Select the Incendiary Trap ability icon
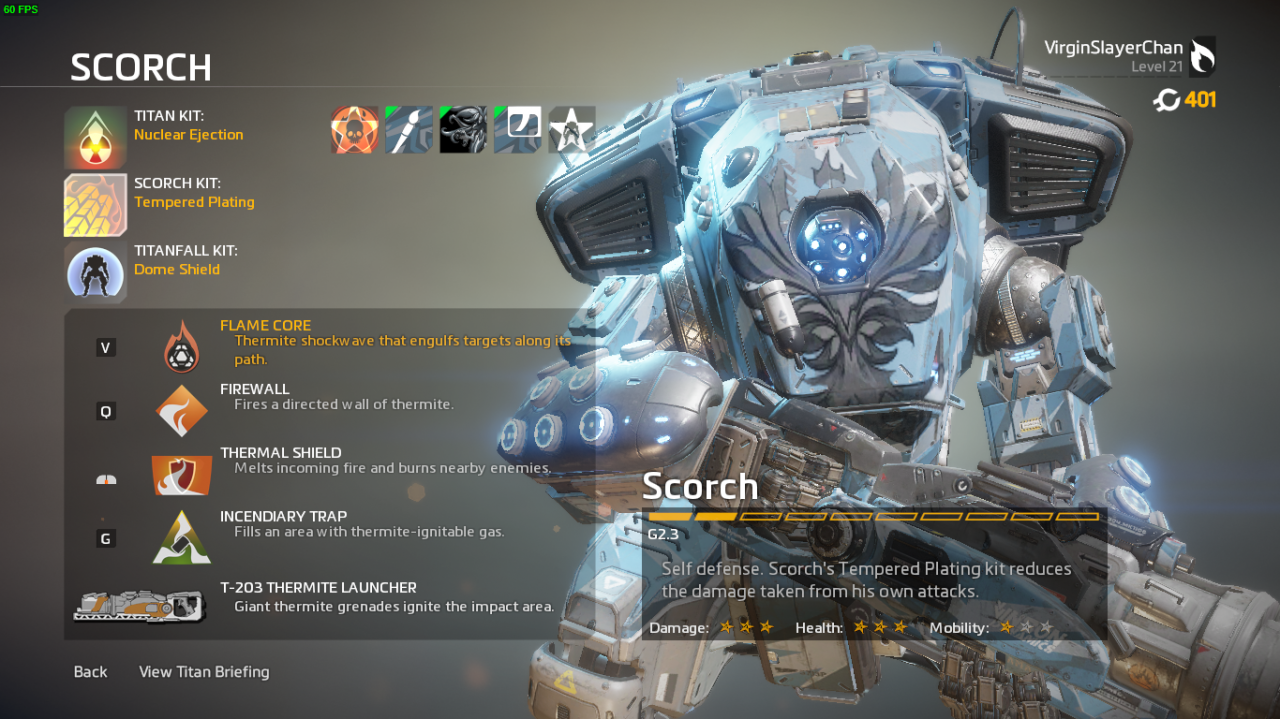This screenshot has width=1280, height=719. pos(182,538)
